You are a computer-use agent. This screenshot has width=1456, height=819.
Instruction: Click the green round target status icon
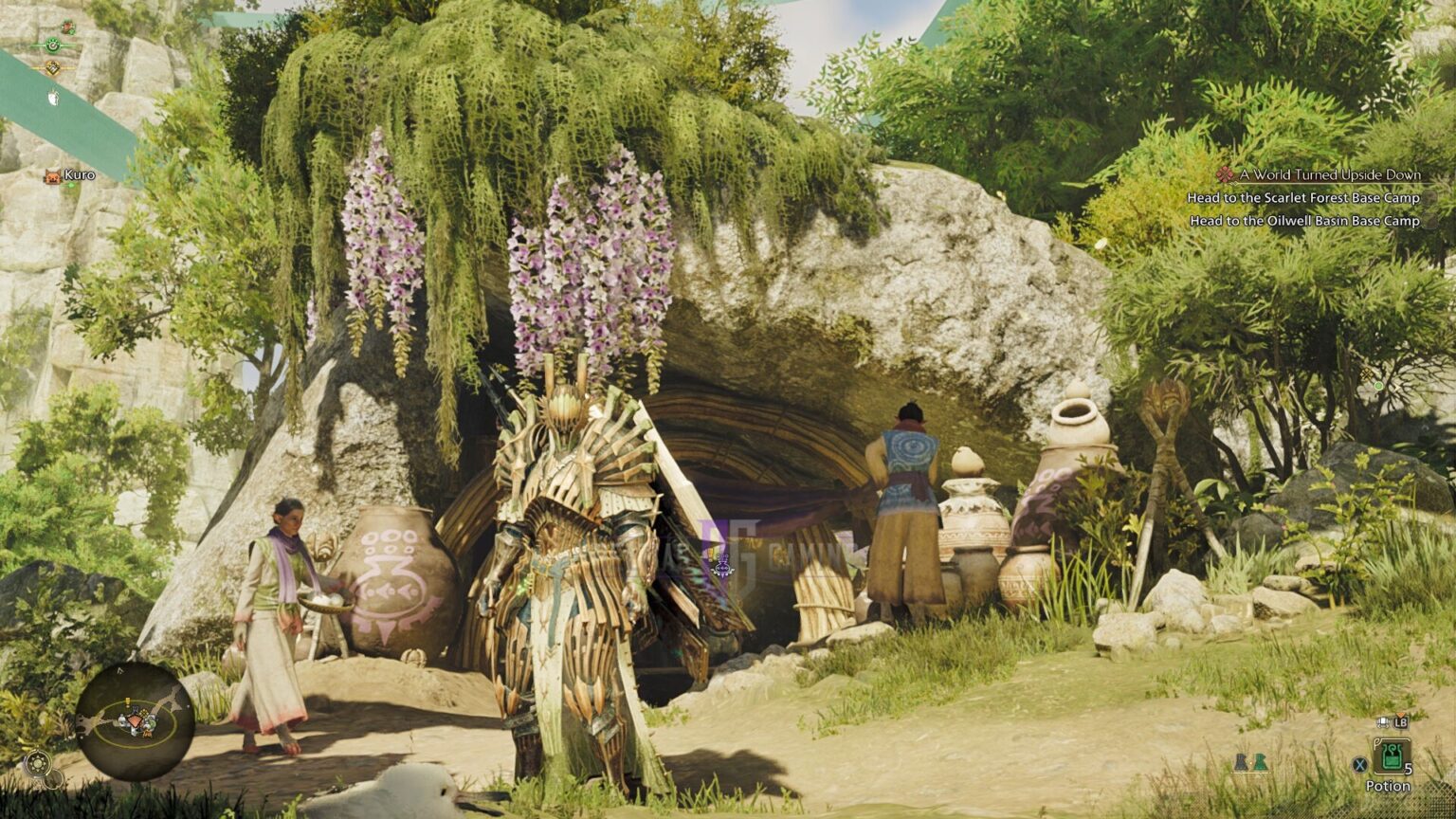point(52,45)
